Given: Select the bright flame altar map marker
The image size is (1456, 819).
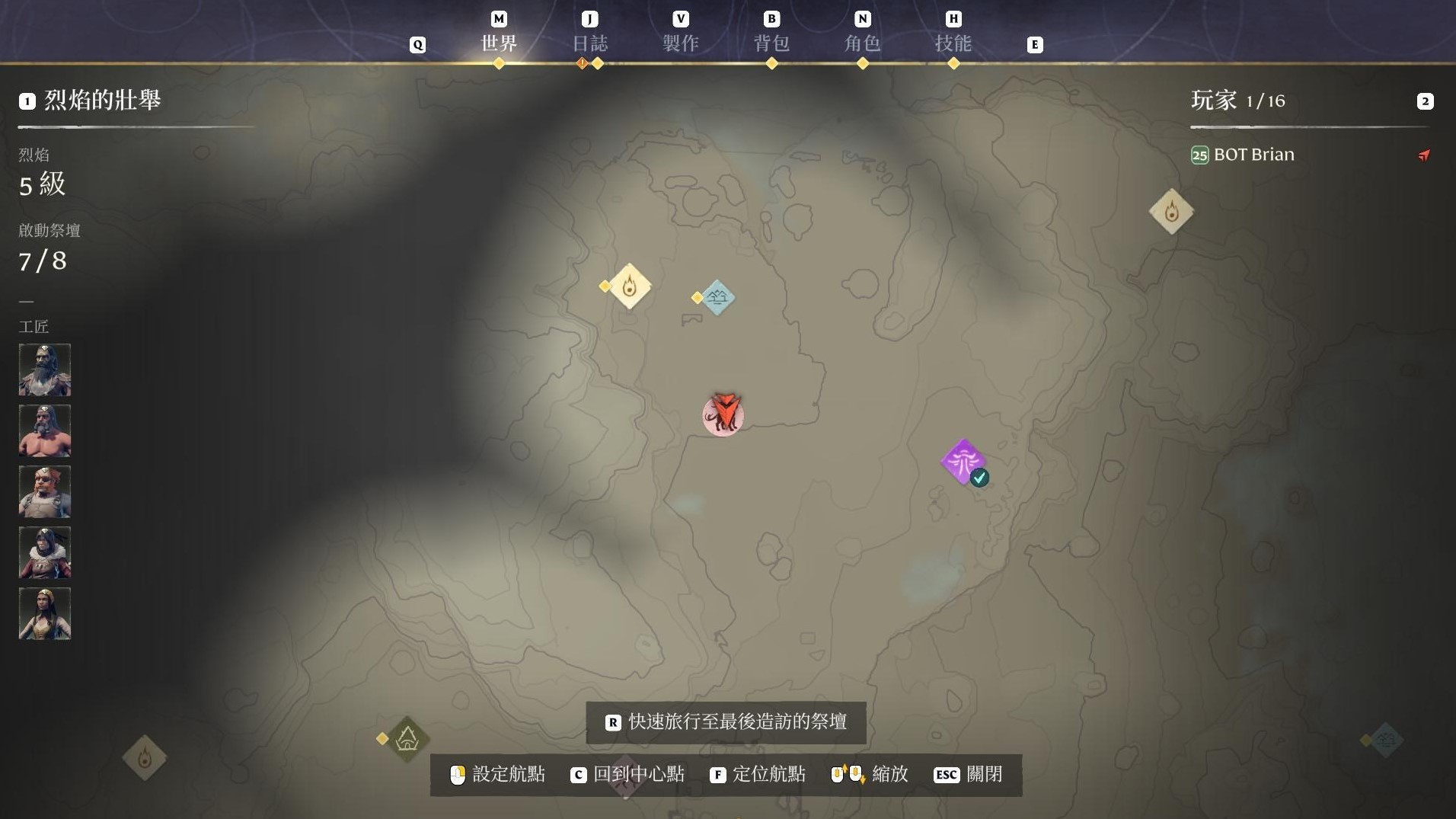Looking at the screenshot, I should pos(630,286).
